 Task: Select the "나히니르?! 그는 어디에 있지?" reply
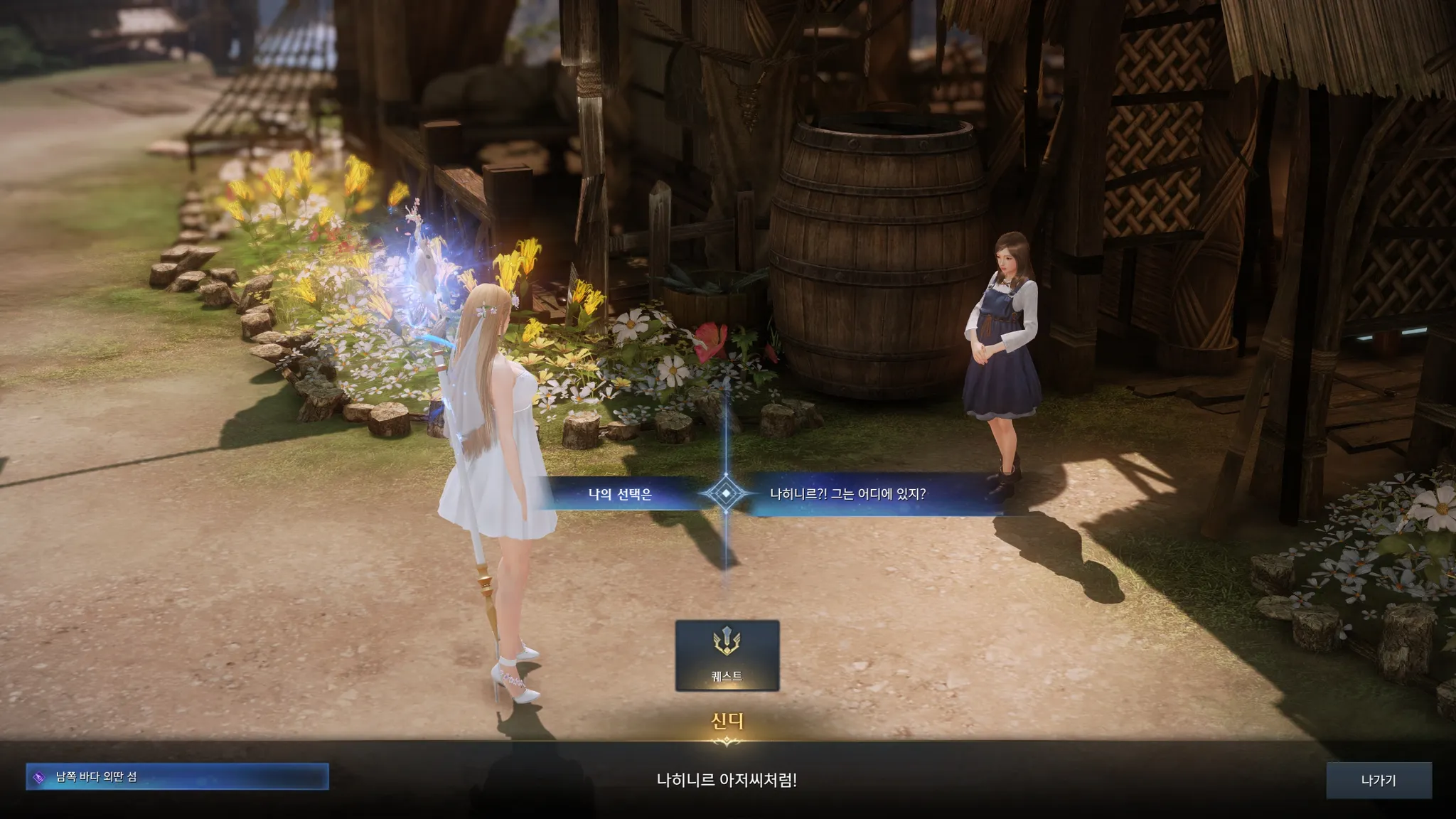[x=848, y=493]
